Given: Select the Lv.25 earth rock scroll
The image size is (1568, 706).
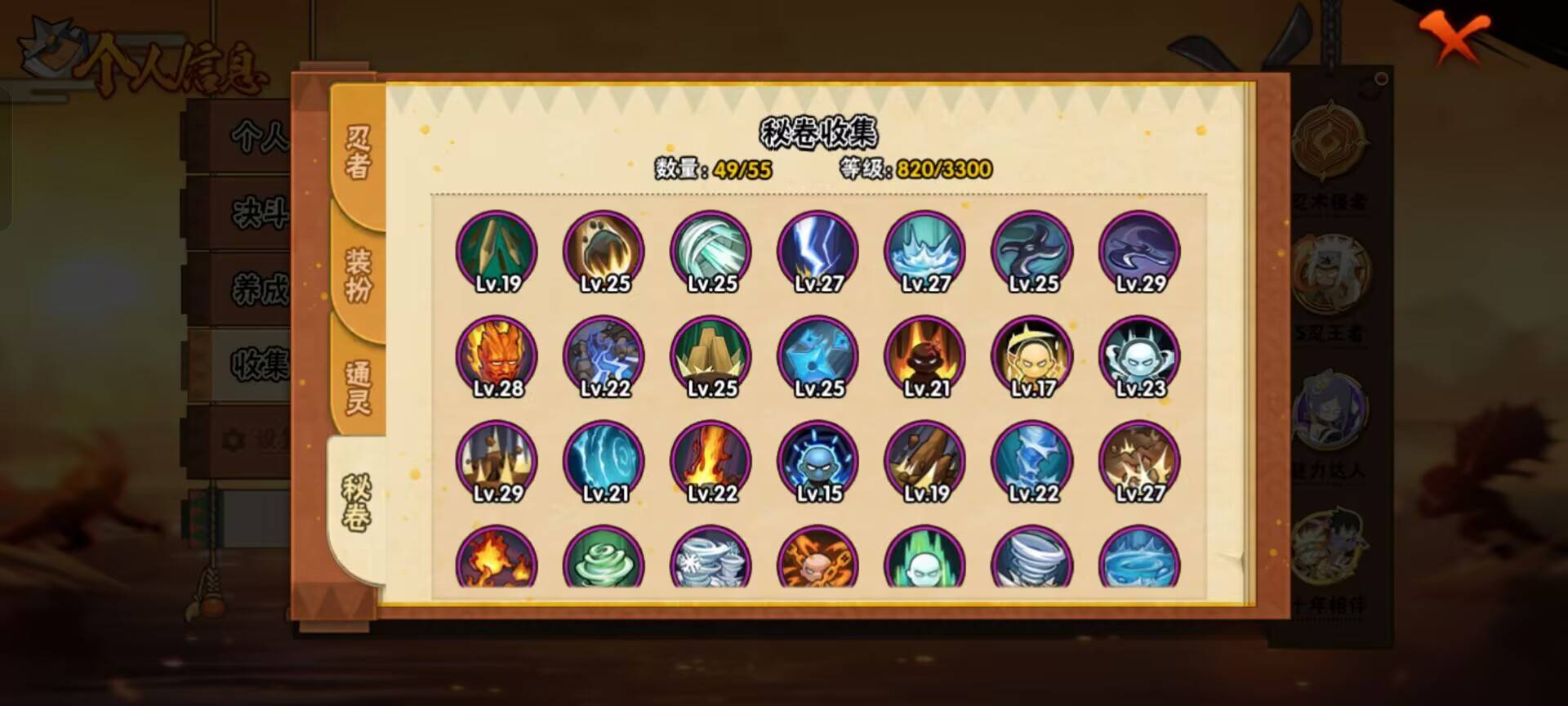Looking at the screenshot, I should (710, 355).
